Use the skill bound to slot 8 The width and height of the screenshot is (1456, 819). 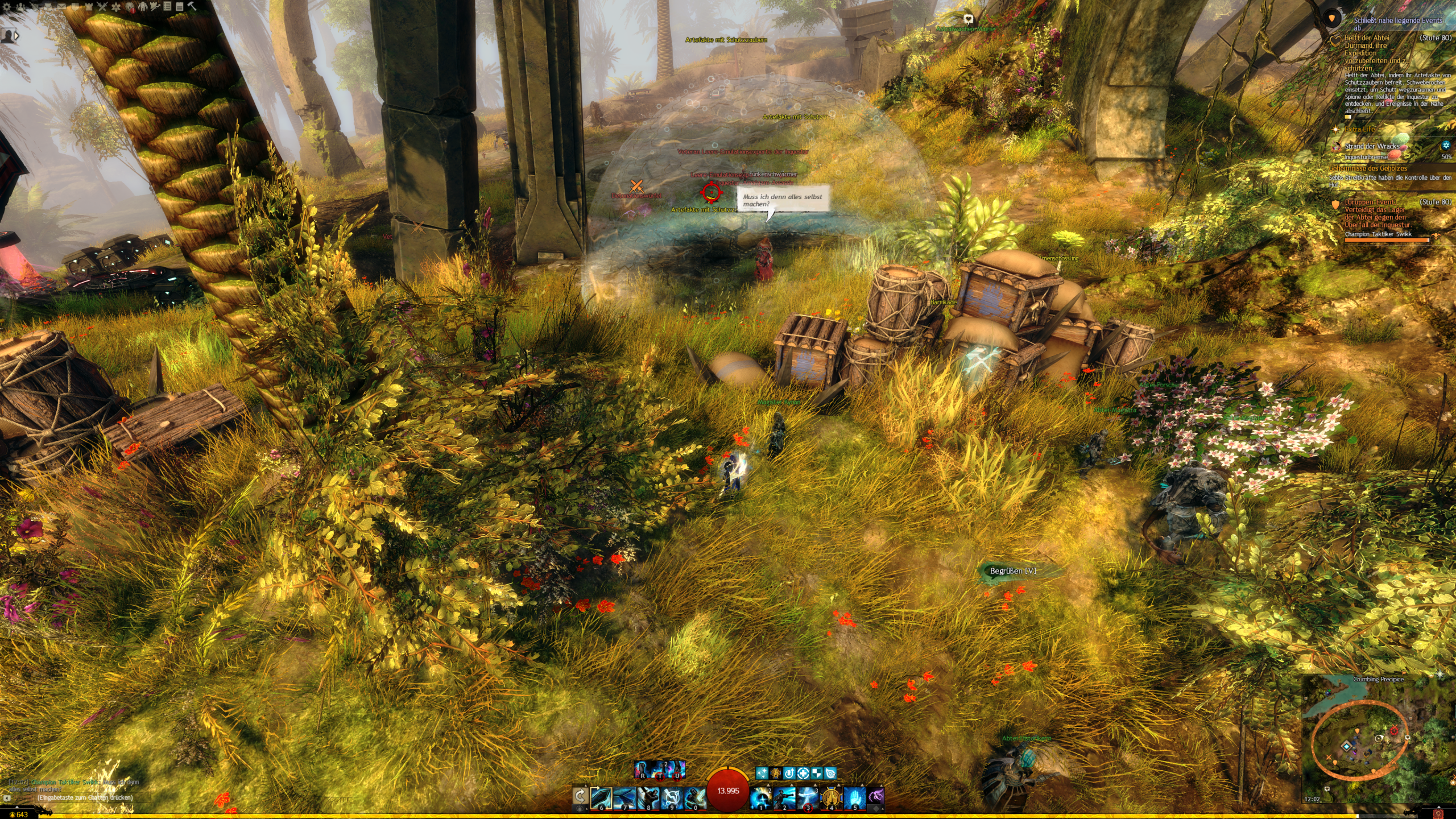coord(648,798)
